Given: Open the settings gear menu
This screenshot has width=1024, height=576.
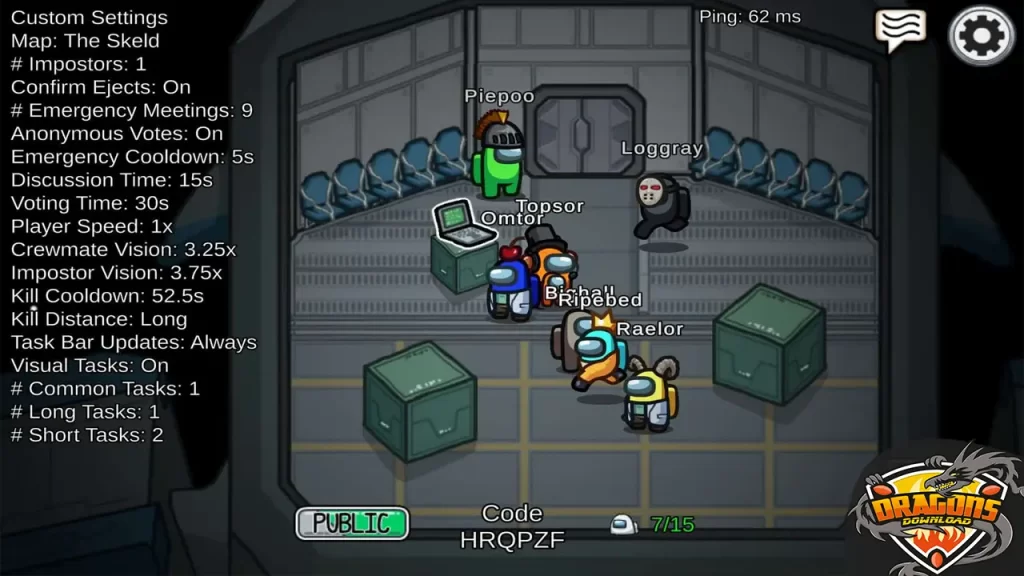Looking at the screenshot, I should [x=980, y=36].
